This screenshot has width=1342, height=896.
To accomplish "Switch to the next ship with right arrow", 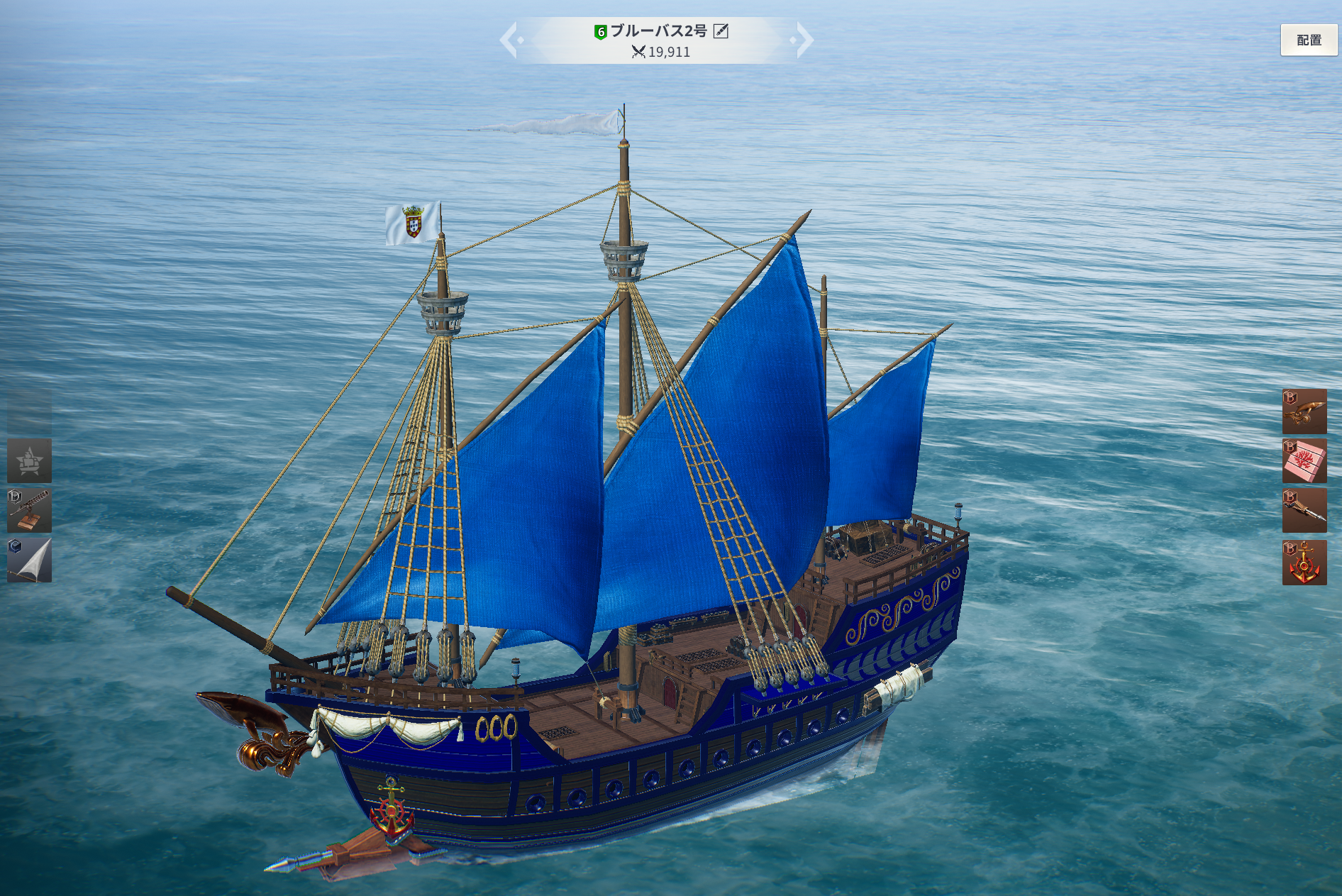I will (804, 40).
